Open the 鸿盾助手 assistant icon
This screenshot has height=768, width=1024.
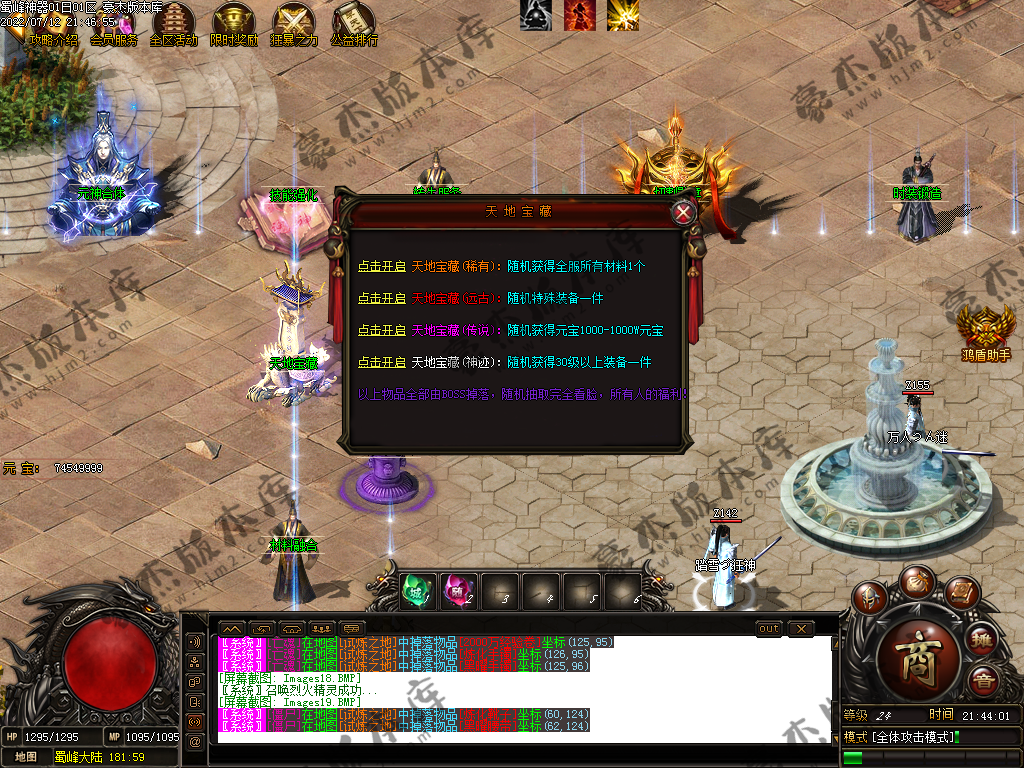pos(986,331)
